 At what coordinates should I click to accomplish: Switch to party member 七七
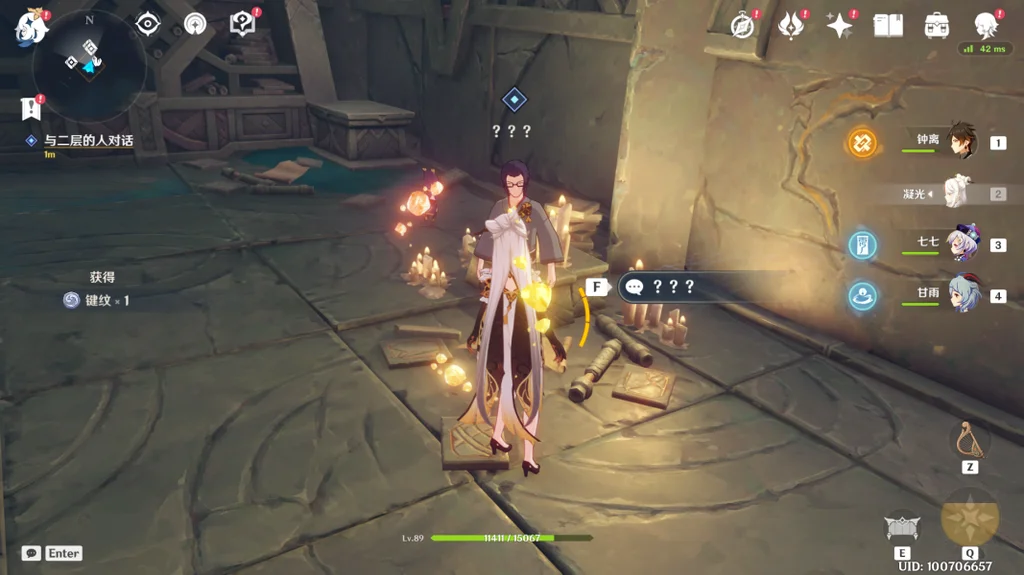[960, 243]
